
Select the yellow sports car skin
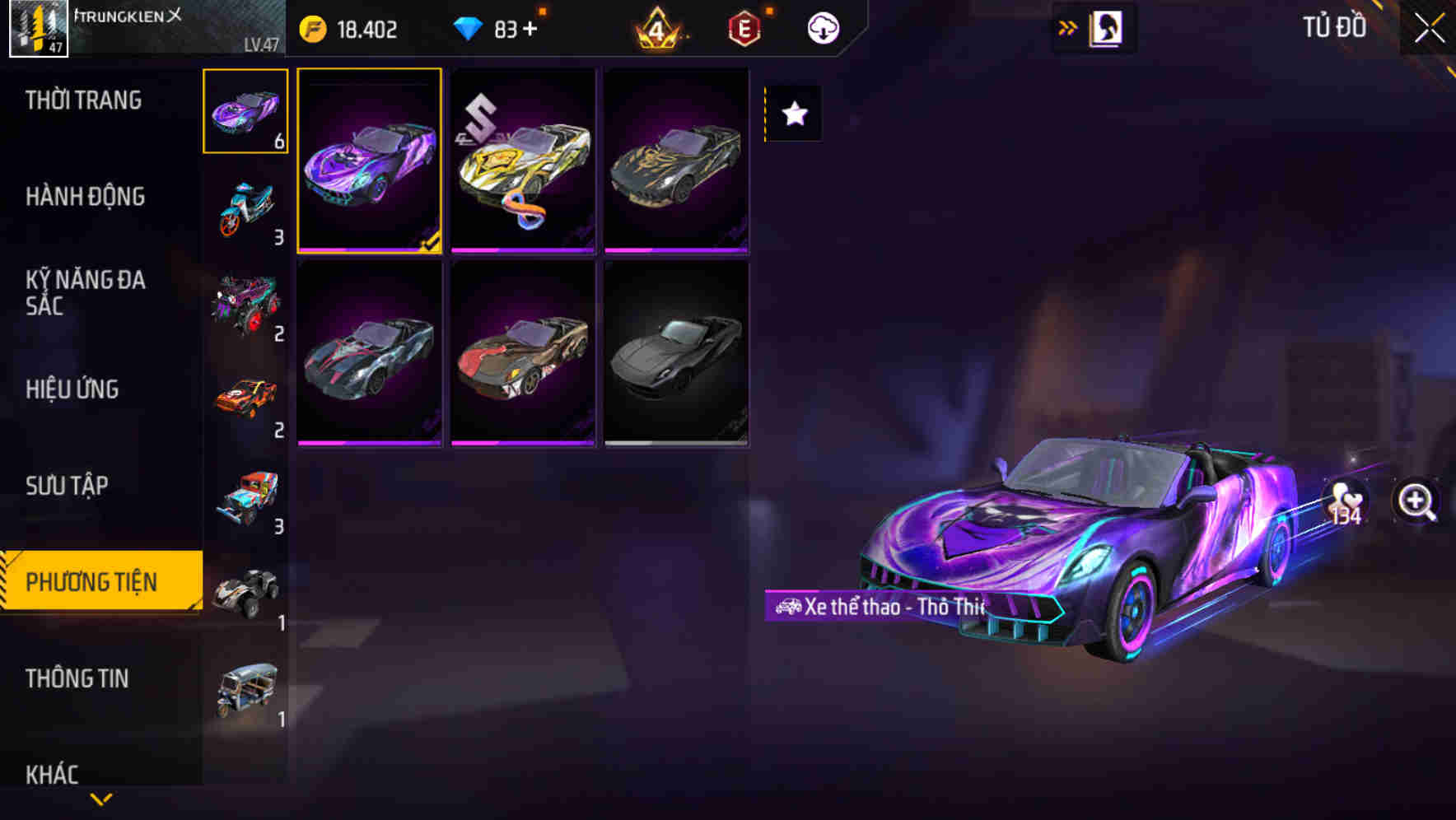(x=522, y=161)
